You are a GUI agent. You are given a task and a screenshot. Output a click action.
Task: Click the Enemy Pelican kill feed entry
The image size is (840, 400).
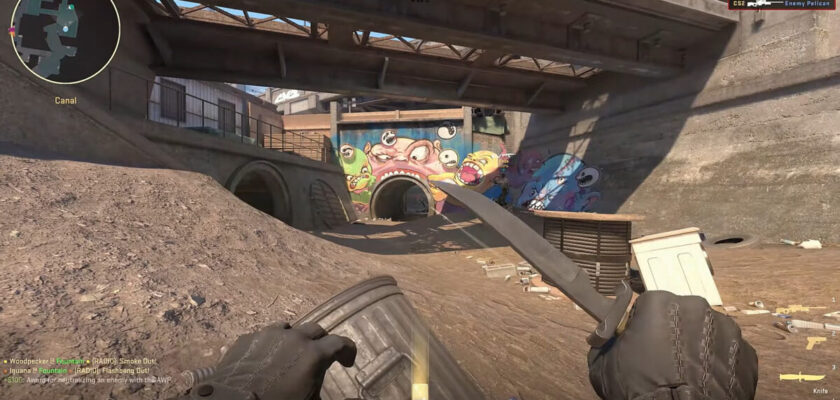pos(783,5)
